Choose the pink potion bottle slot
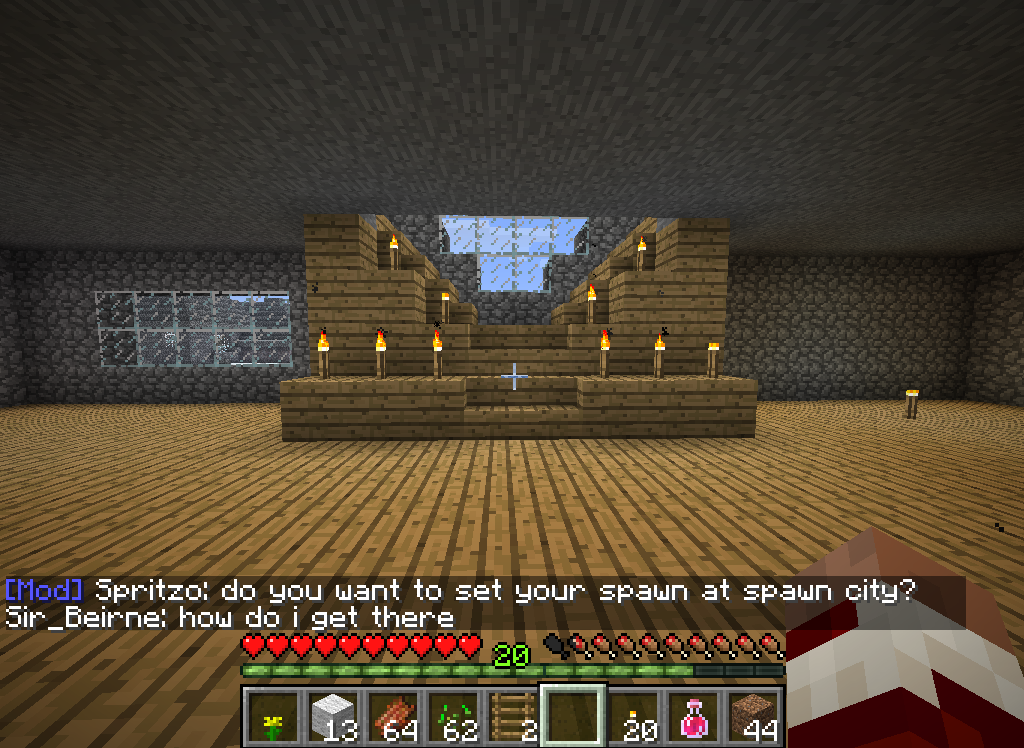The width and height of the screenshot is (1024, 748). tap(694, 717)
